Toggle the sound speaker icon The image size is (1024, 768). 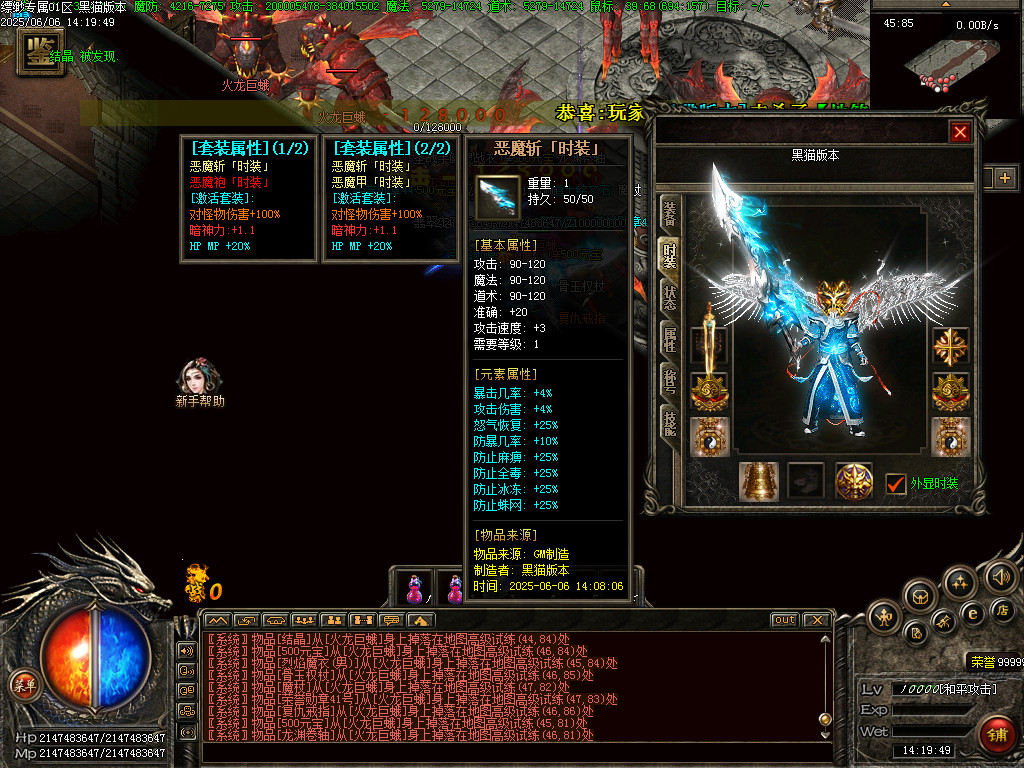tap(1000, 576)
